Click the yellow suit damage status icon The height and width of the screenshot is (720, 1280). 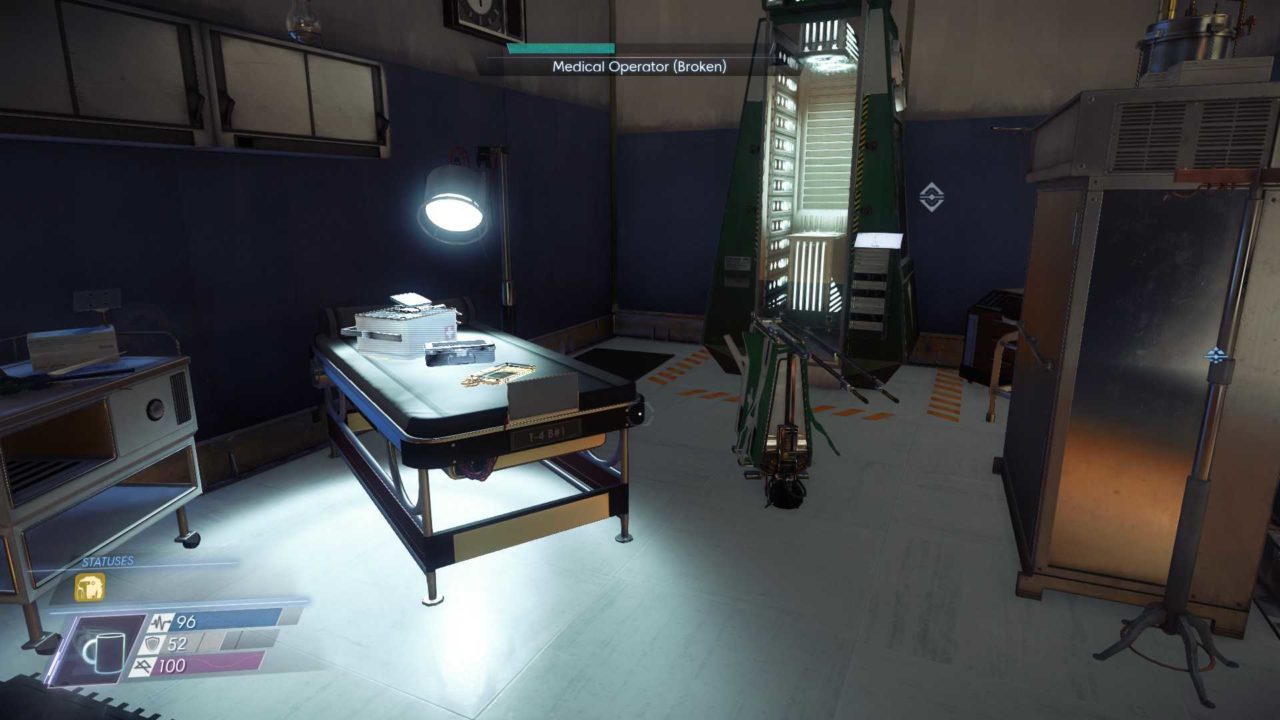click(x=89, y=586)
